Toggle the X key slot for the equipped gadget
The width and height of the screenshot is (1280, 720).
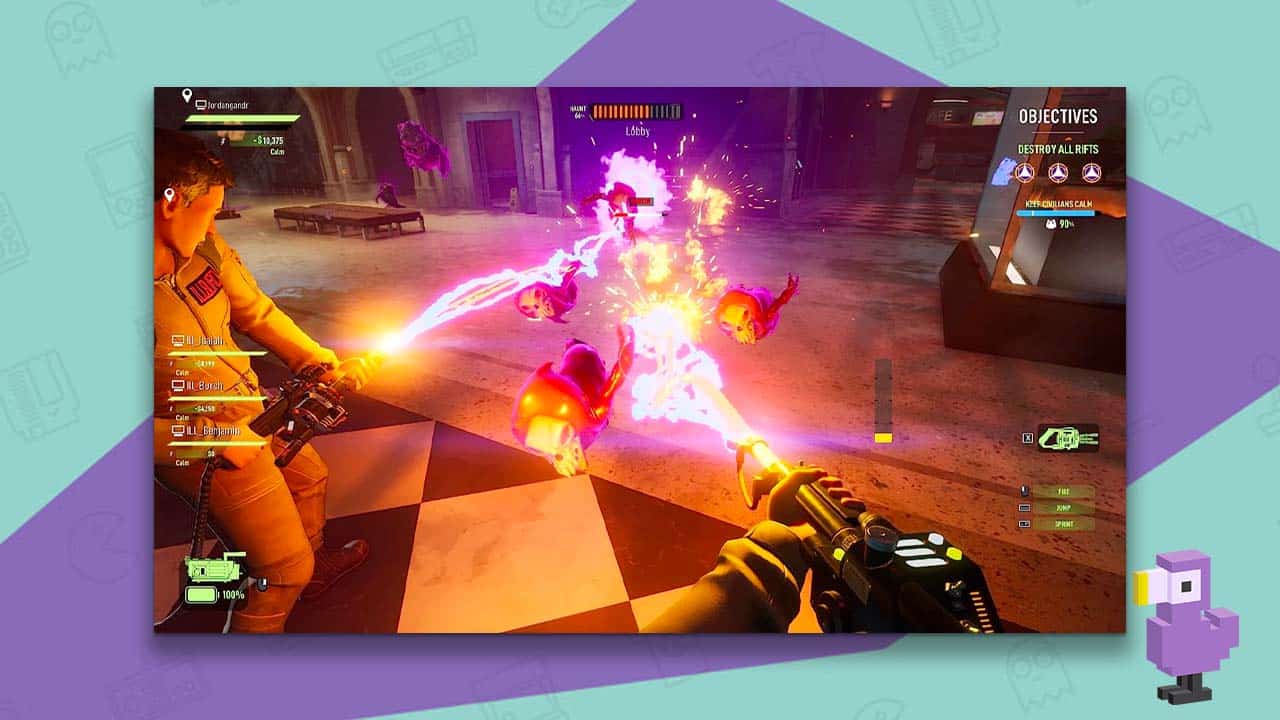1027,438
